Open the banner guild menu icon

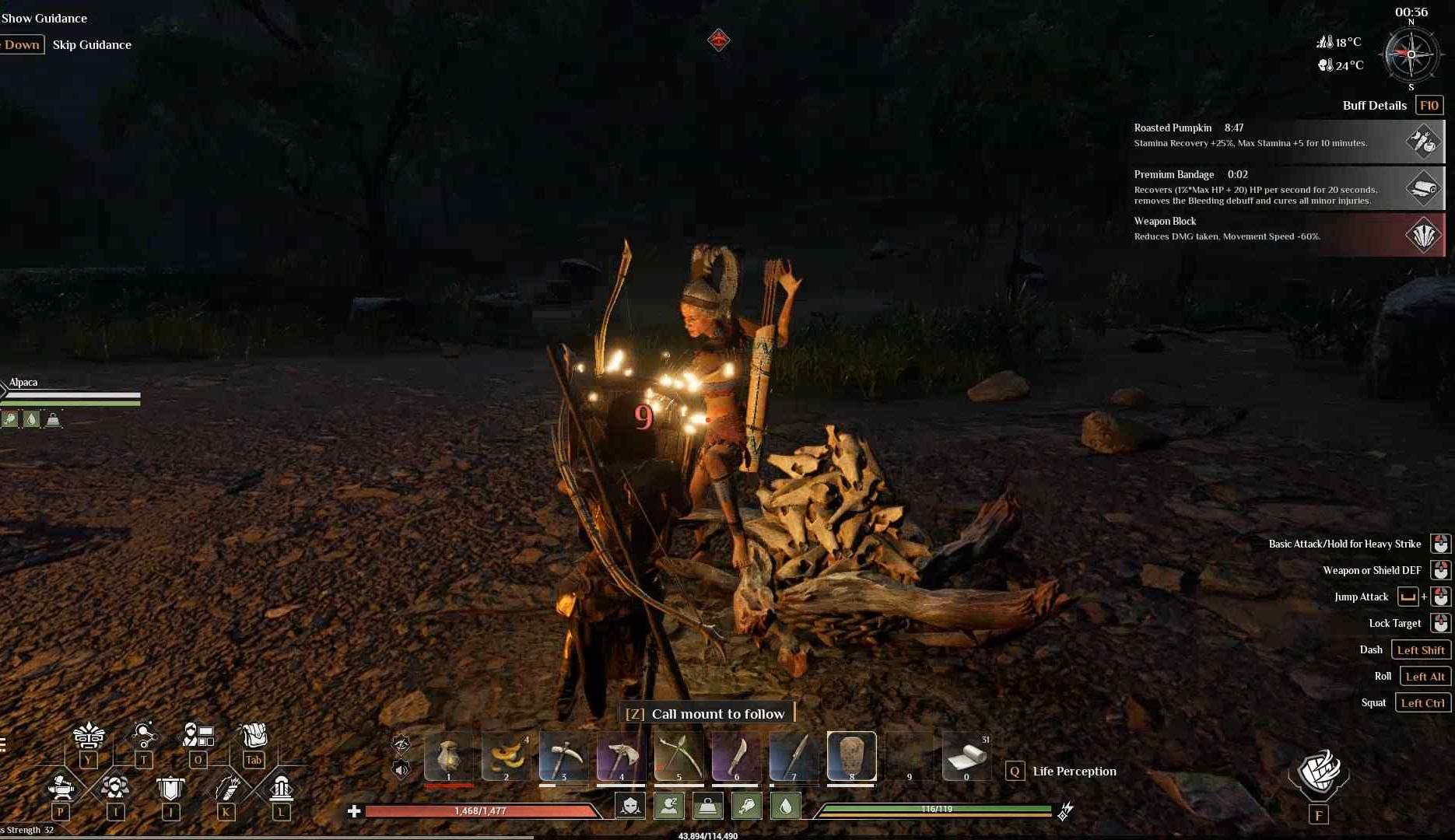coord(170,788)
